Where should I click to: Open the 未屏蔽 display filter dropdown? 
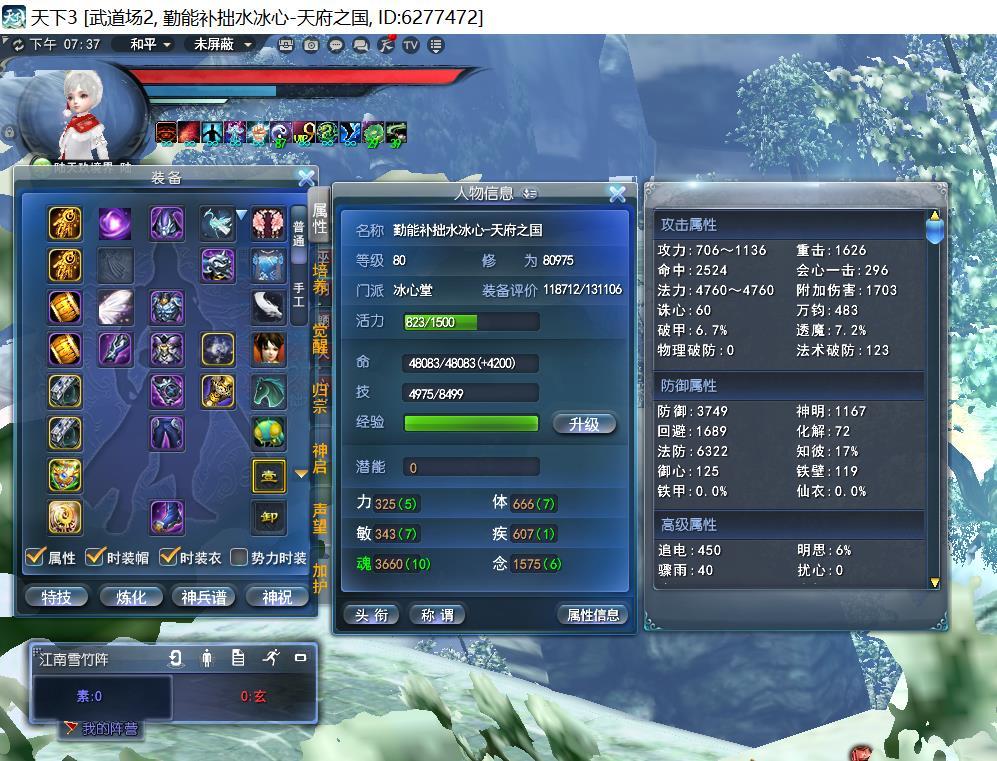click(x=222, y=44)
